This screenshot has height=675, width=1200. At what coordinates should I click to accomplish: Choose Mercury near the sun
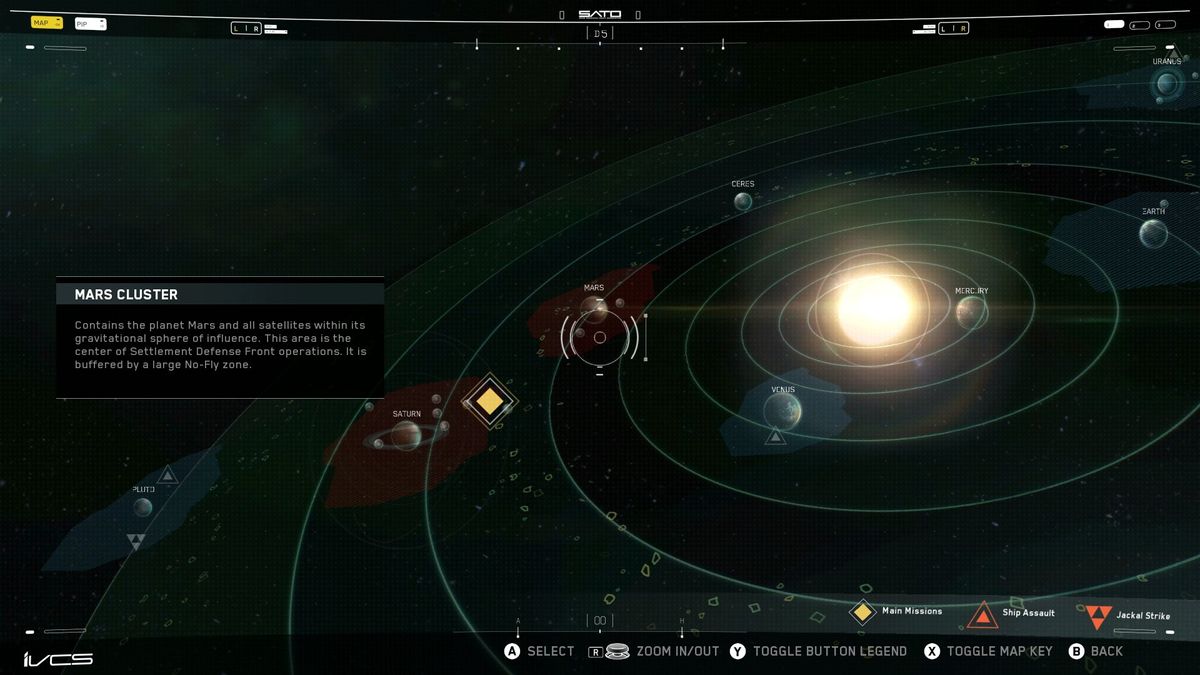[x=971, y=312]
